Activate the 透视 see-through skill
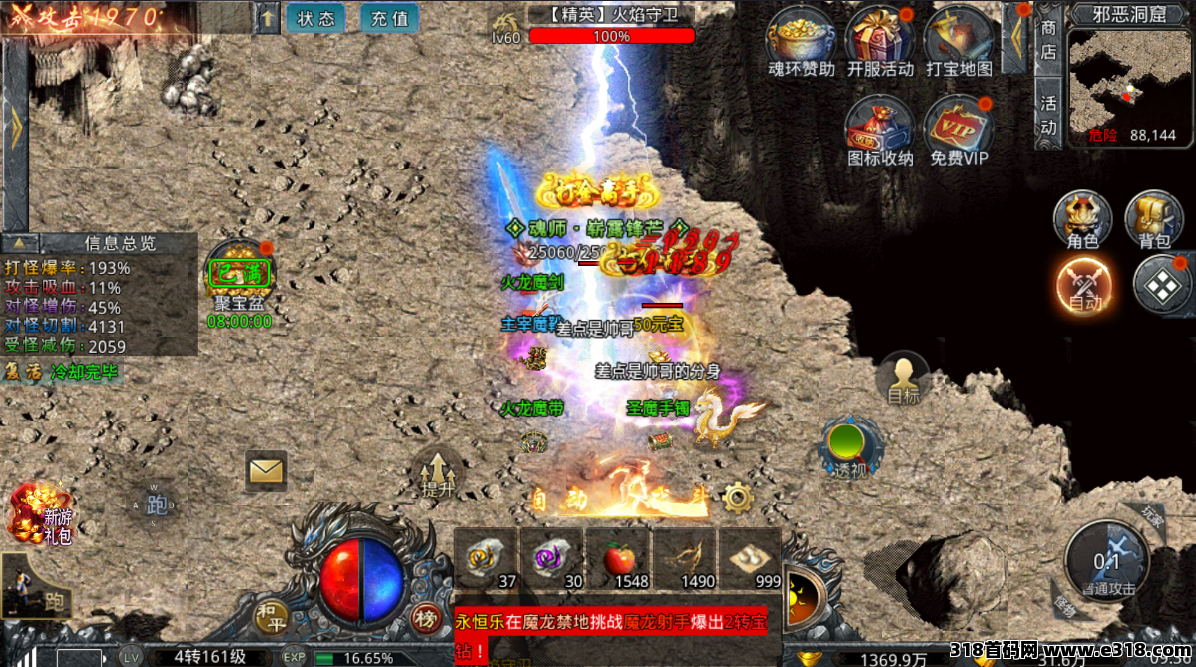Screen dimensions: 1196x667 coord(848,446)
